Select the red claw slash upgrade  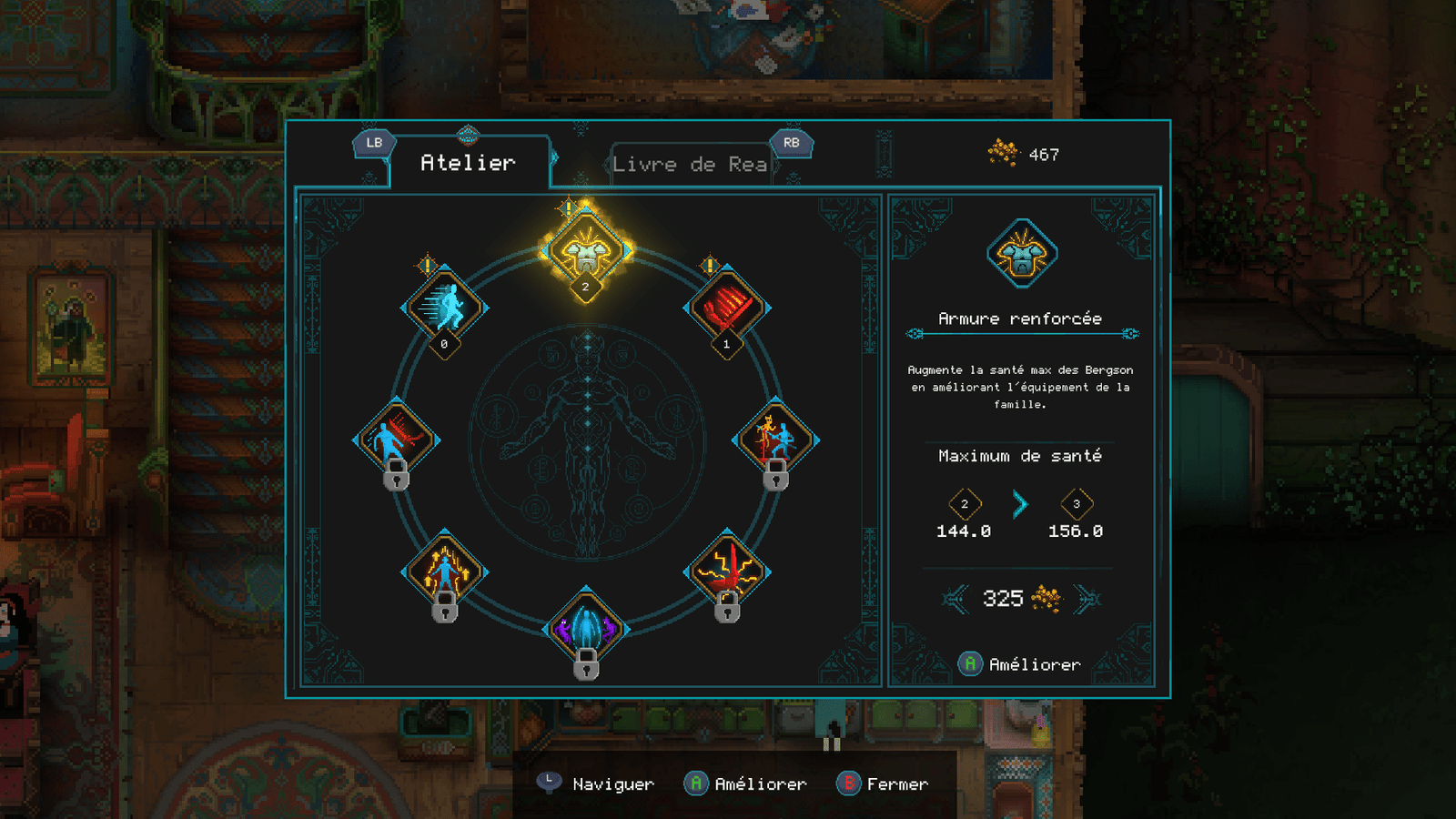[726, 308]
